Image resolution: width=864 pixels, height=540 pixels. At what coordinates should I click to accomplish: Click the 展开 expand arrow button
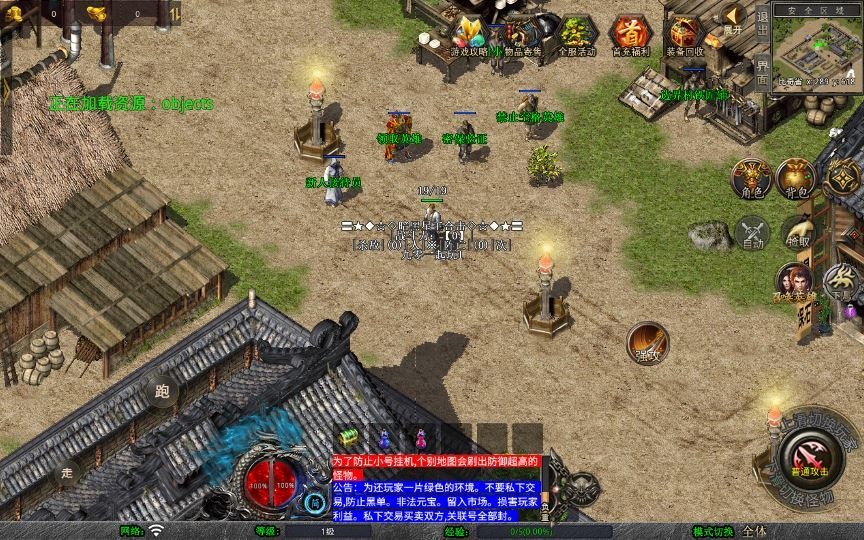pos(734,16)
